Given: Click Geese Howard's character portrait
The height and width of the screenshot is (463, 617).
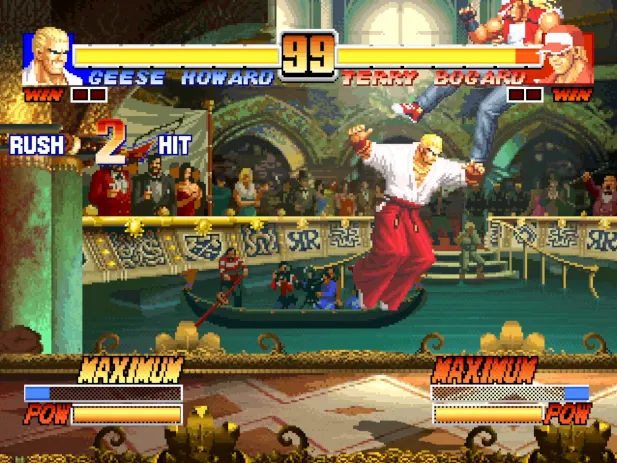Looking at the screenshot, I should [x=52, y=58].
